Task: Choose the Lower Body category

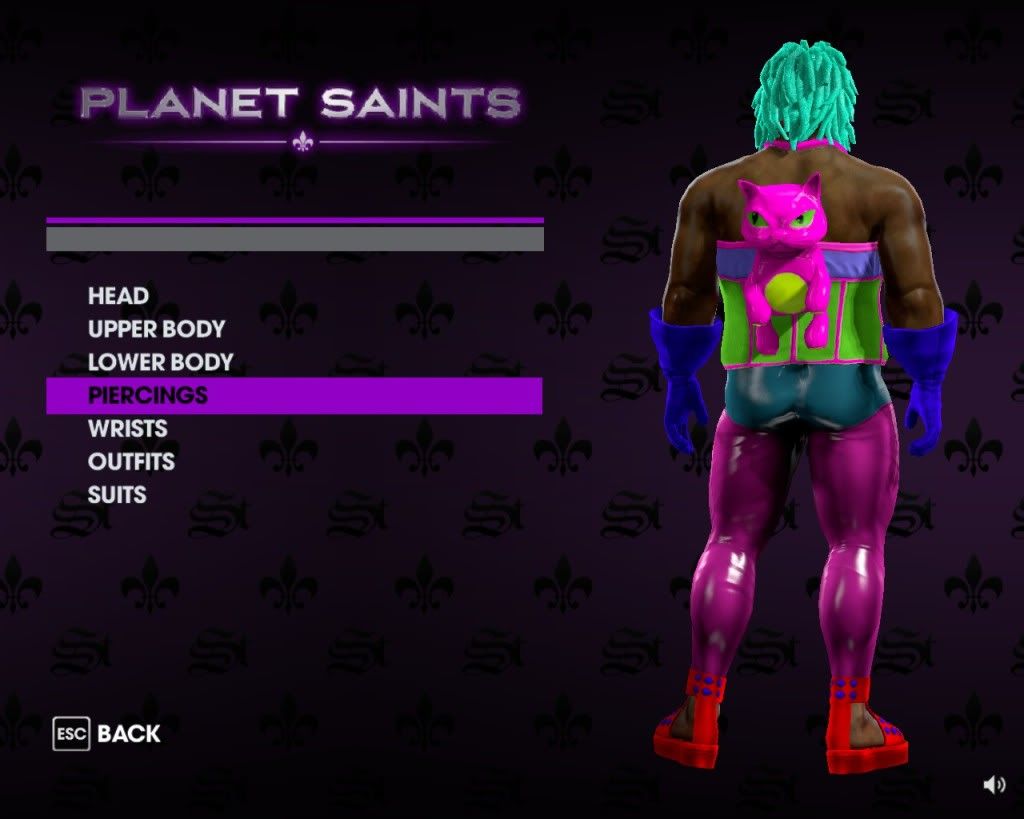Action: [x=160, y=362]
